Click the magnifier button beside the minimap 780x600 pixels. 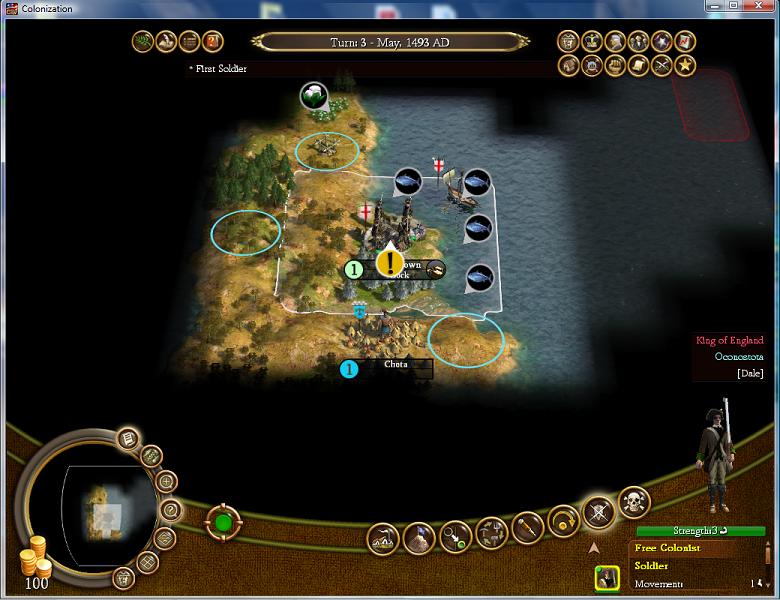tap(166, 482)
